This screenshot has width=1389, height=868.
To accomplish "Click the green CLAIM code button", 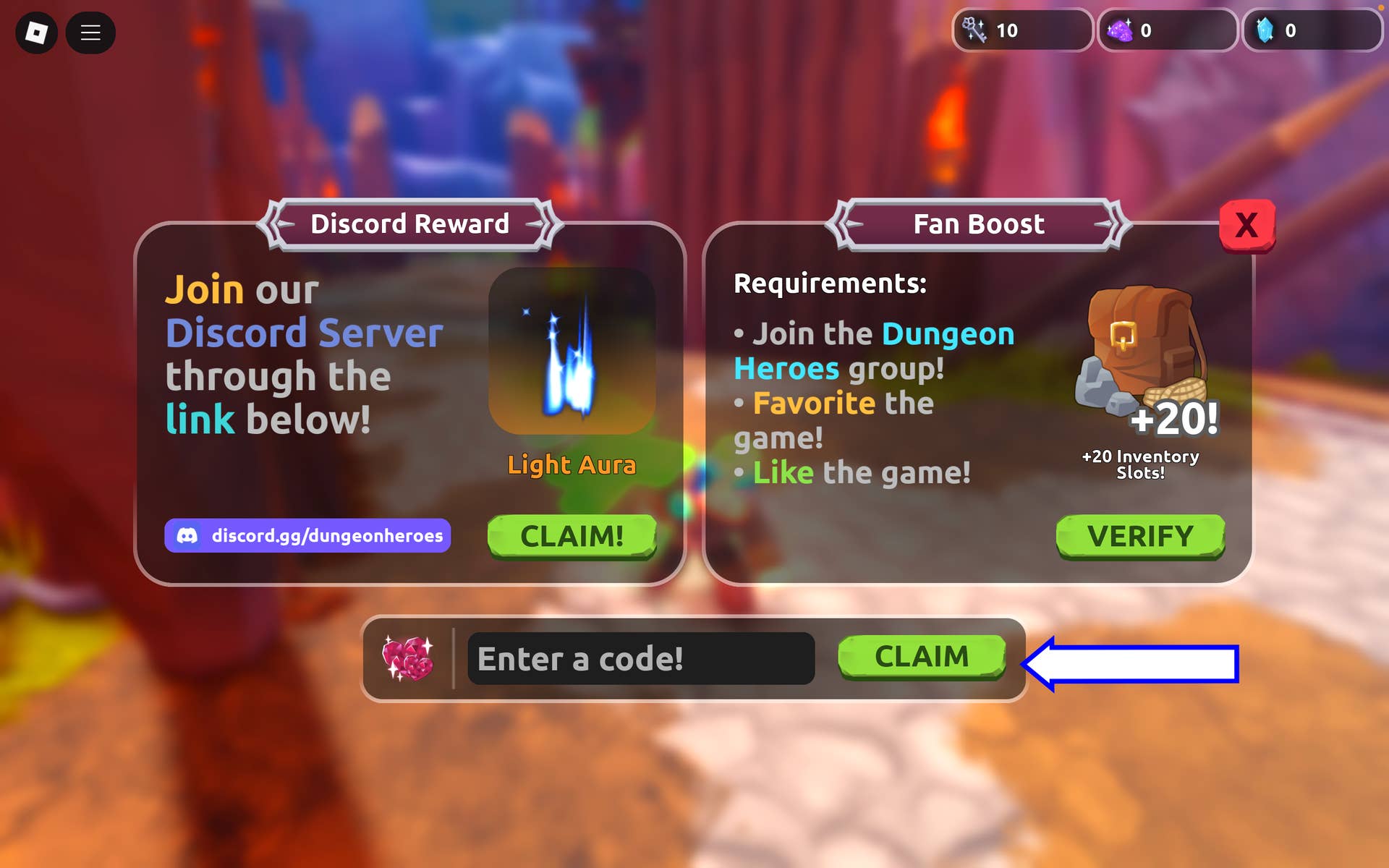I will [x=921, y=657].
